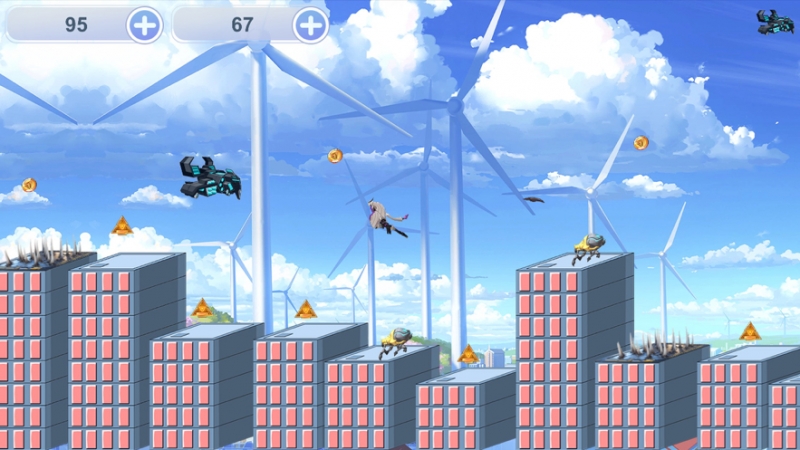Tap the plus button beside the 95 counter
This screenshot has height=450, width=800.
144,25
